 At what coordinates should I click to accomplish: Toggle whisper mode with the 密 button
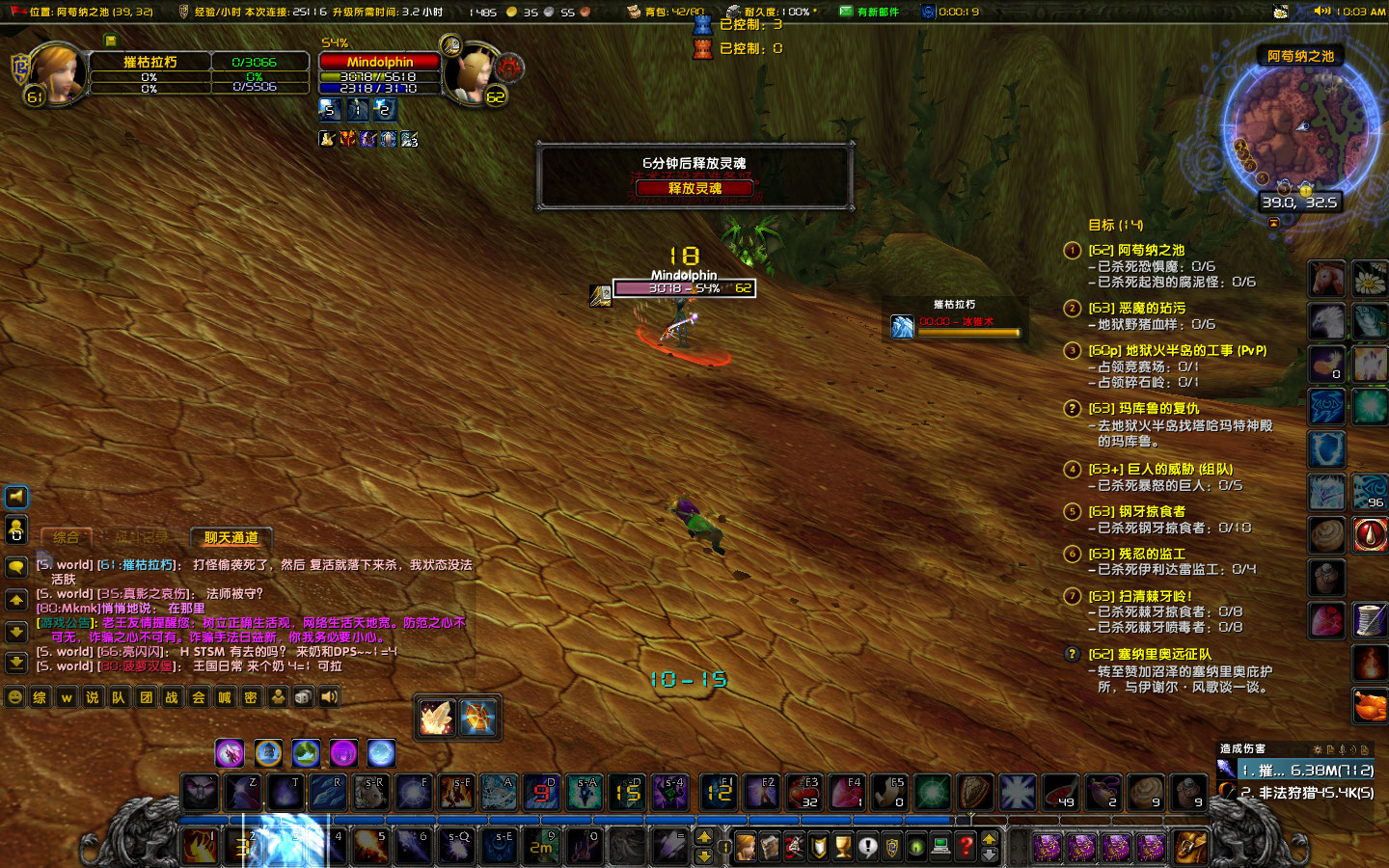click(250, 696)
